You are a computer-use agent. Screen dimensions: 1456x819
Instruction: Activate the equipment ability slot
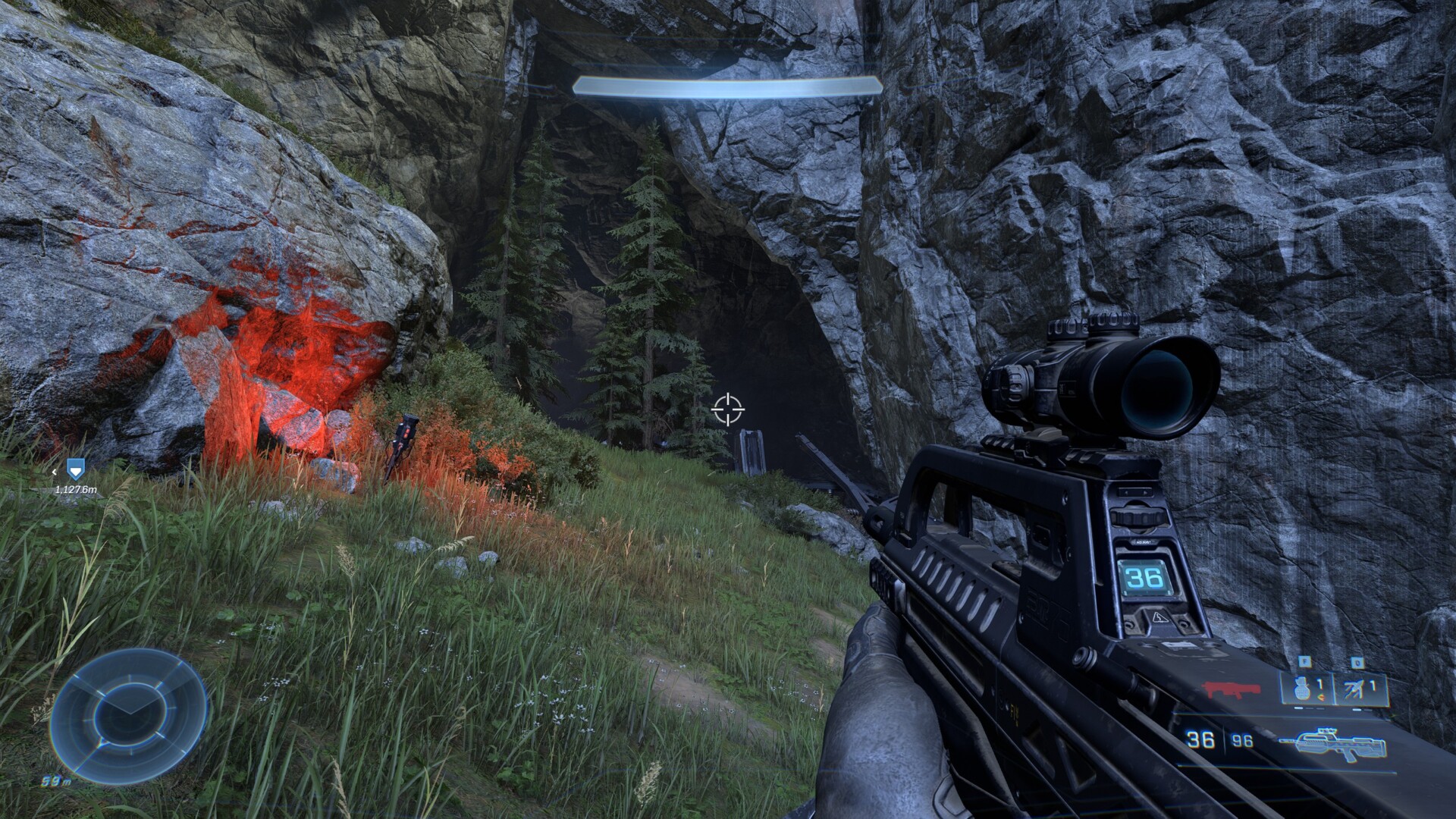1360,689
